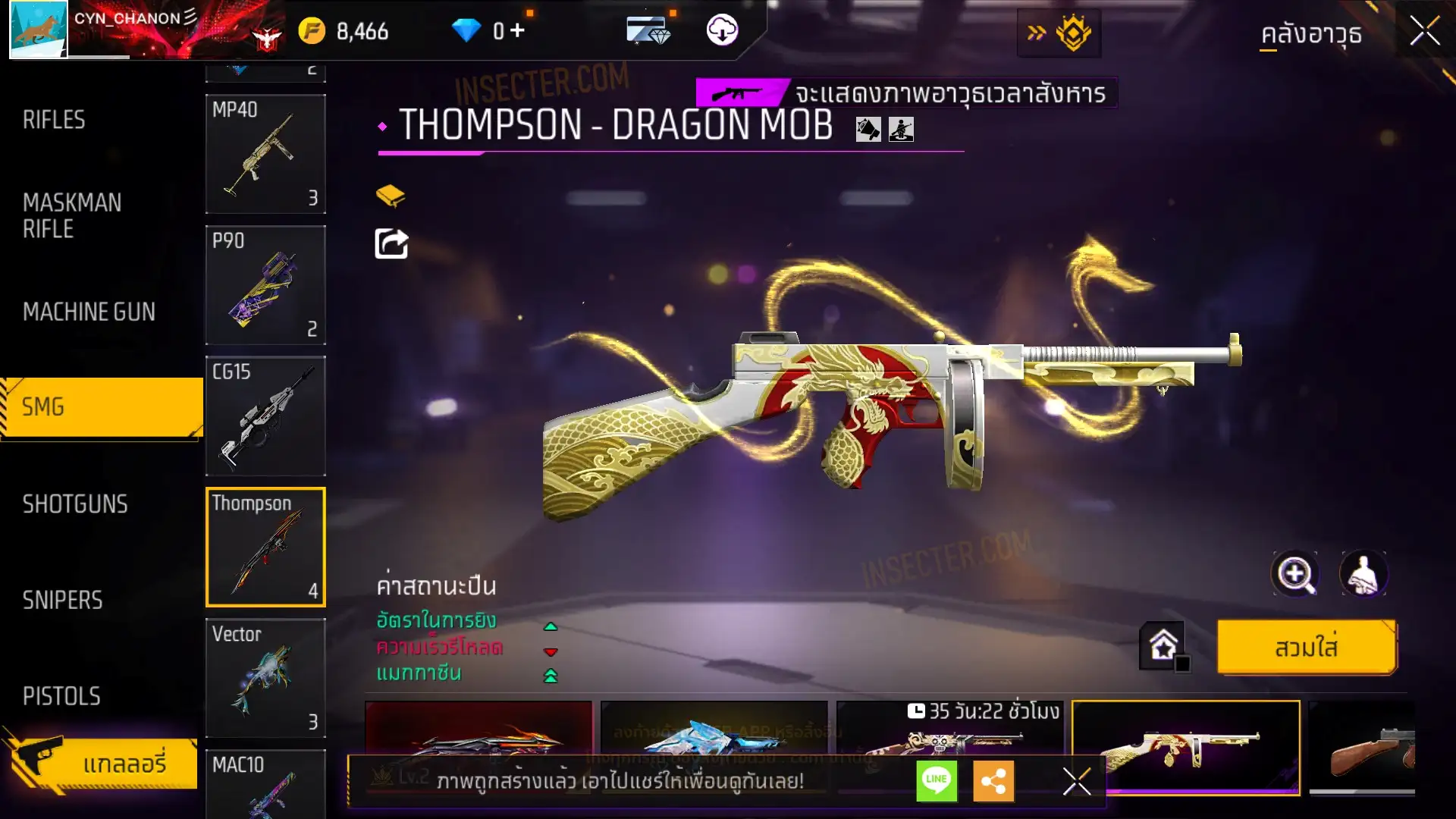
Task: Share the image via LINE
Action: tap(937, 780)
